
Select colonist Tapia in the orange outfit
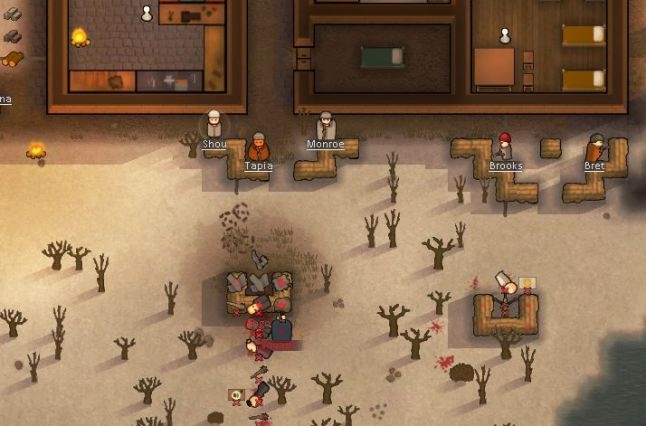click(258, 148)
